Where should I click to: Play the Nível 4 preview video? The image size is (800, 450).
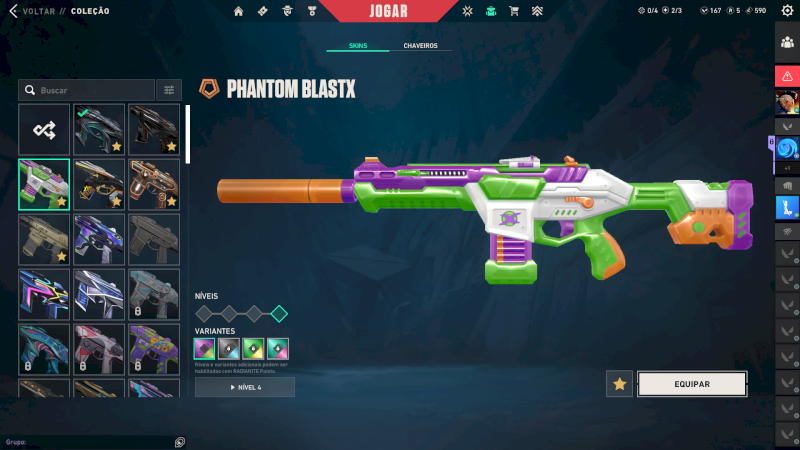245,387
